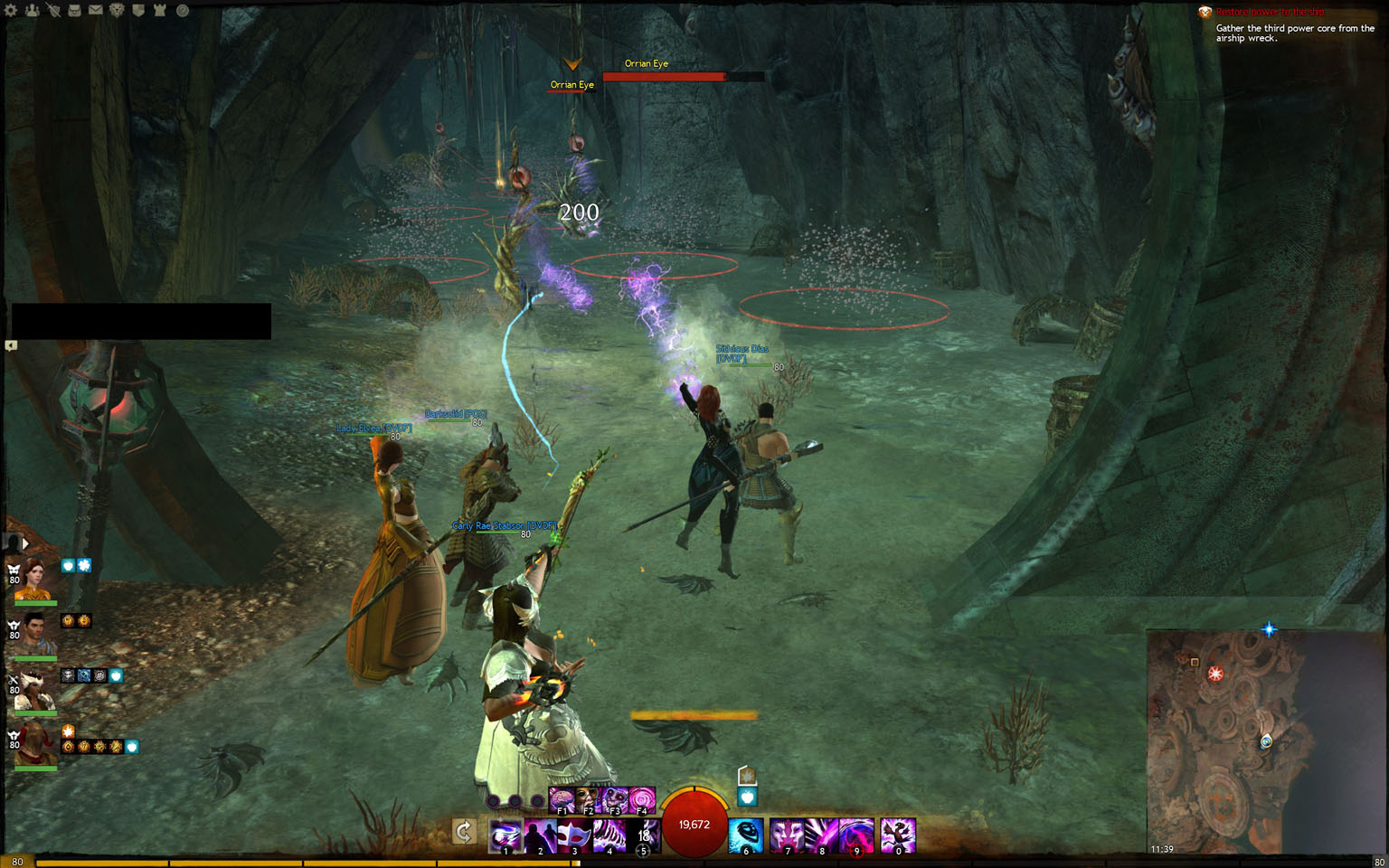Cast the elite skill in slot 0
The height and width of the screenshot is (868, 1389).
(x=898, y=835)
